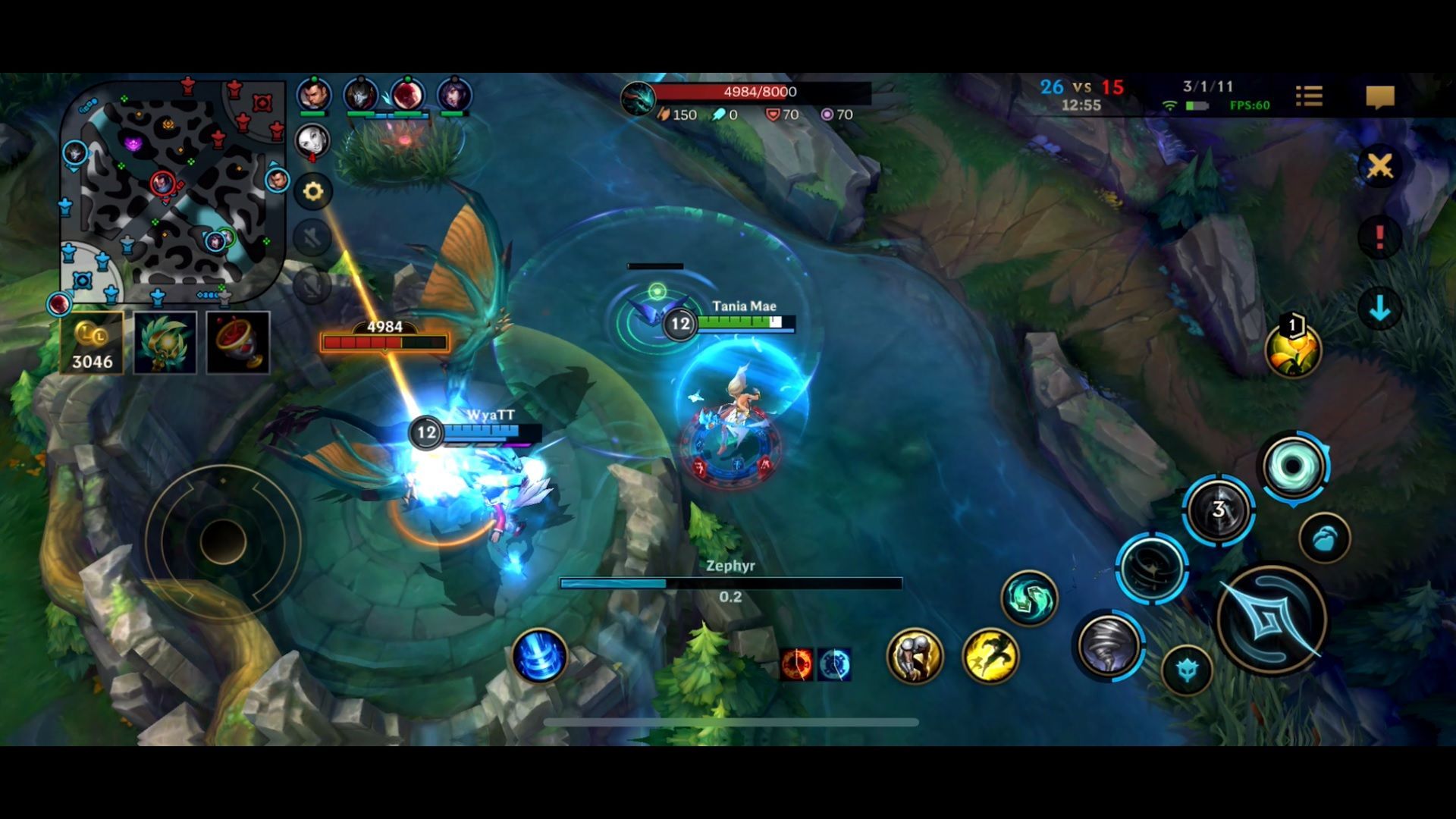
Task: Send the crossed swords attack ping
Action: click(x=1379, y=165)
